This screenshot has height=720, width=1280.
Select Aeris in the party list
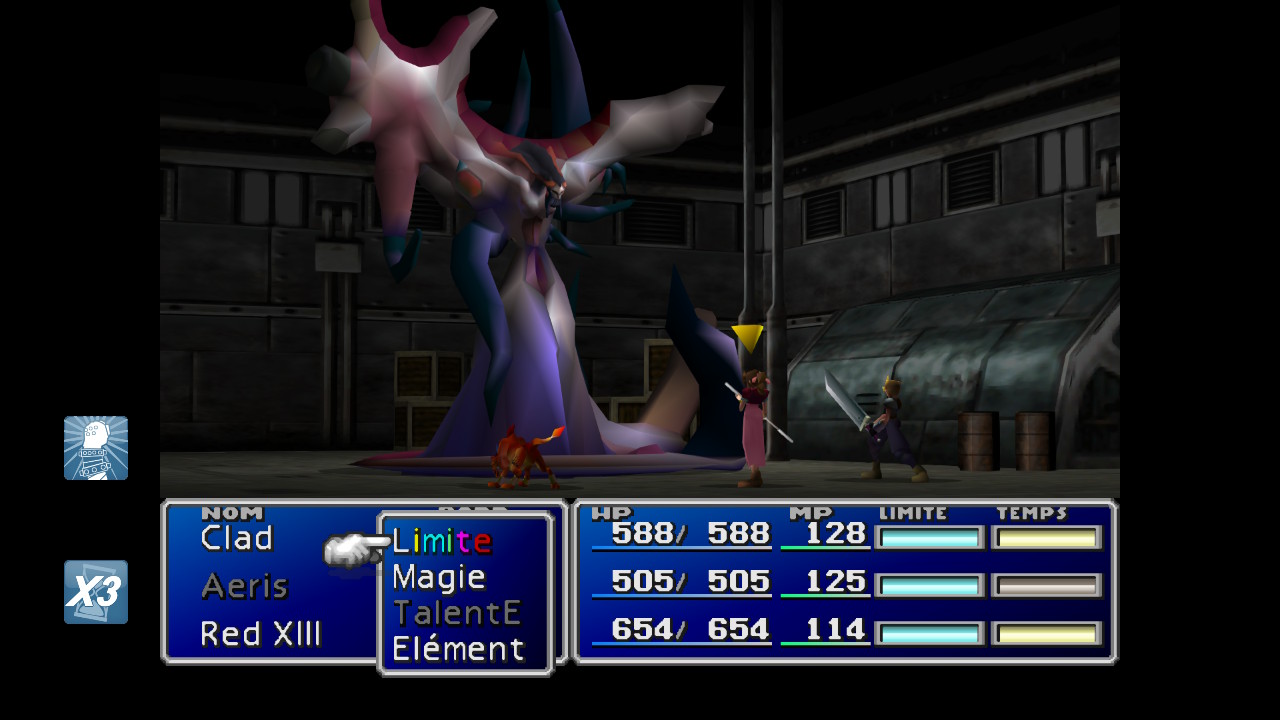245,586
